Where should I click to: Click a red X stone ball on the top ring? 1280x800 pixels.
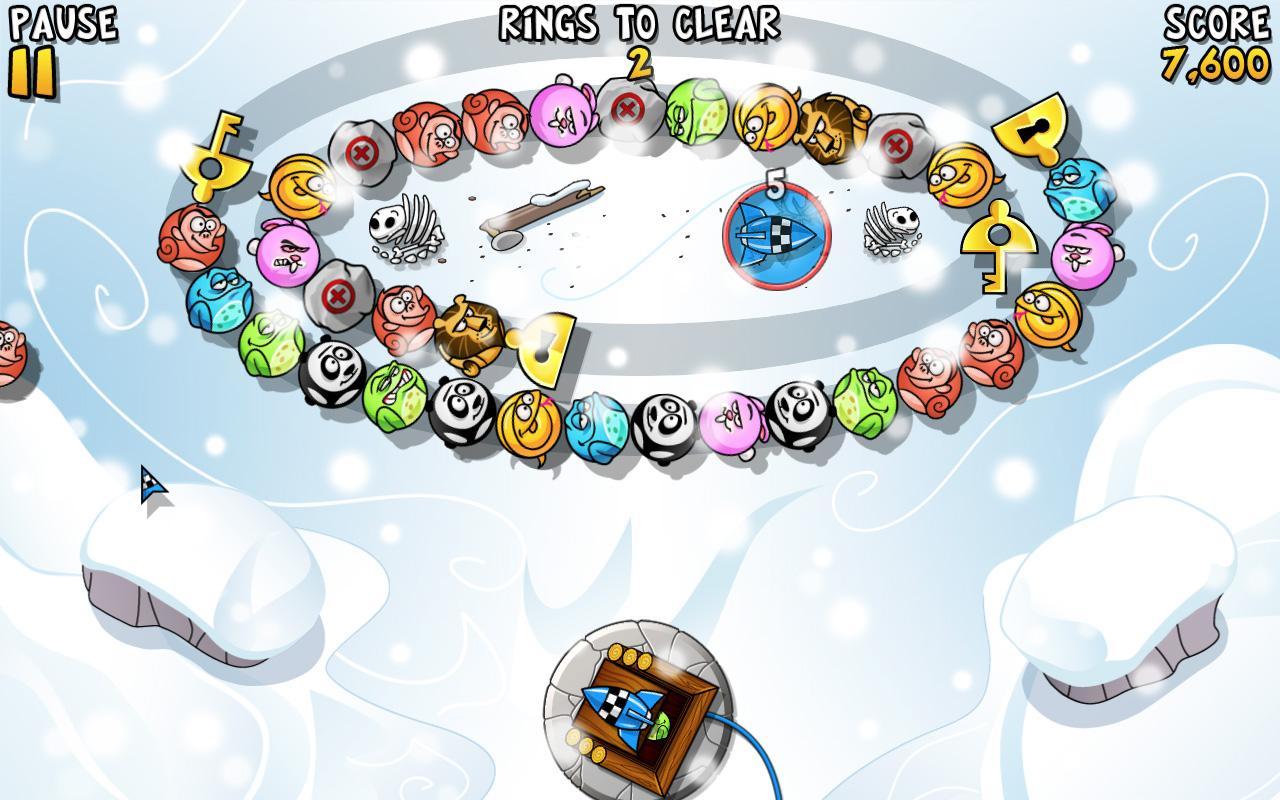(363, 152)
